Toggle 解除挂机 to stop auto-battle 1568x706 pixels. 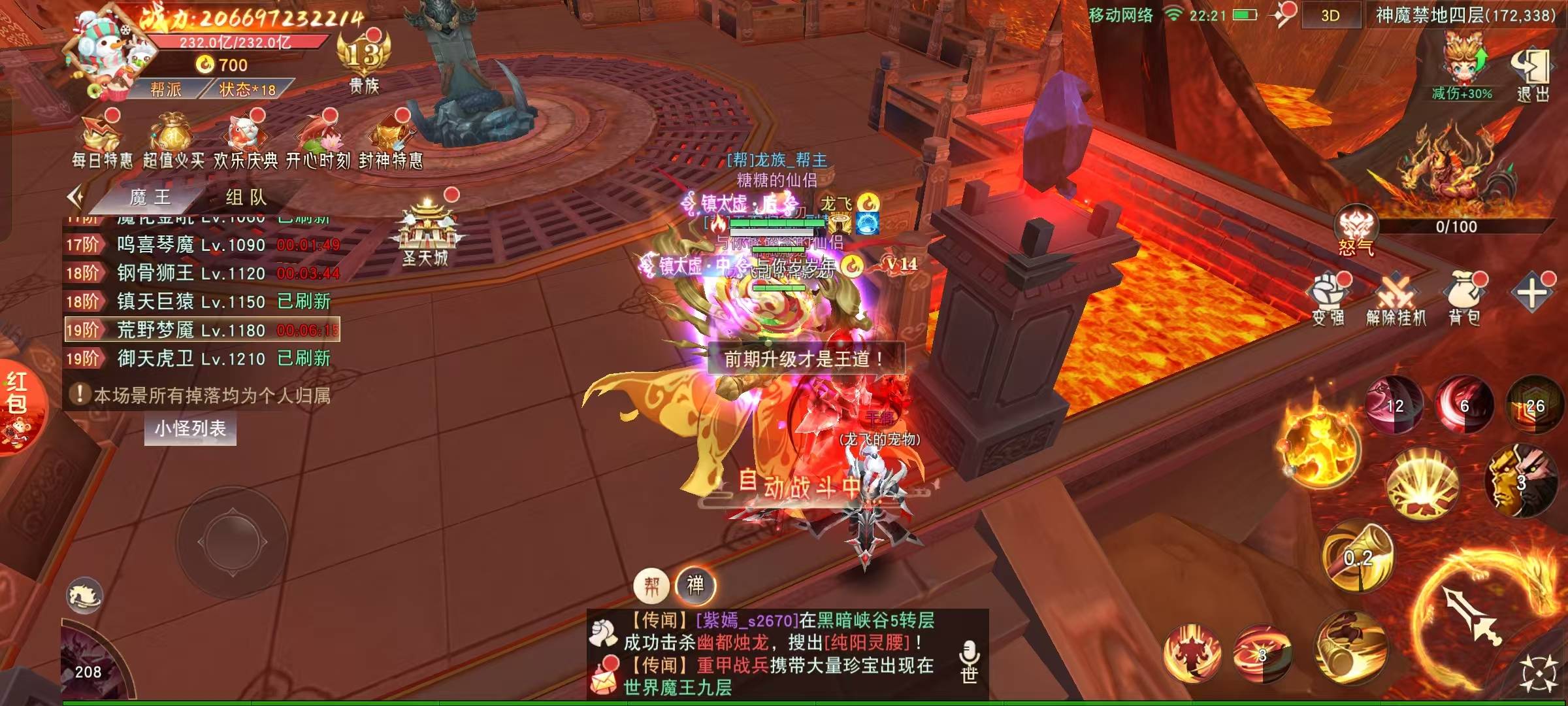[1396, 299]
